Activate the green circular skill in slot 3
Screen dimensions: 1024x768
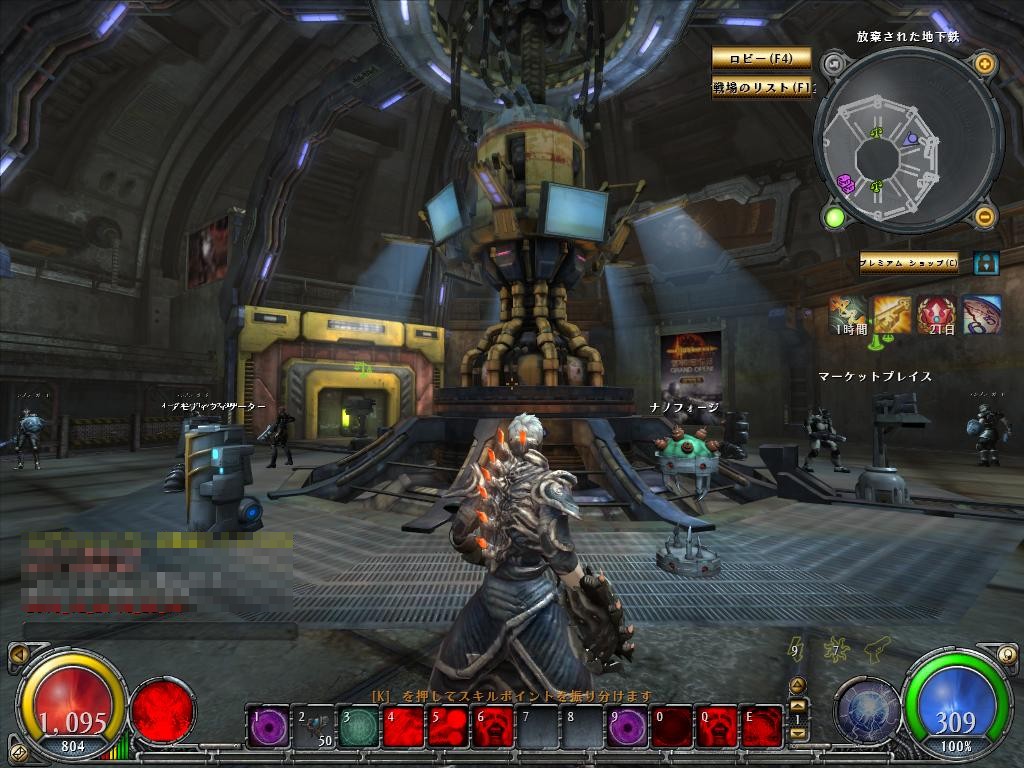tap(359, 727)
